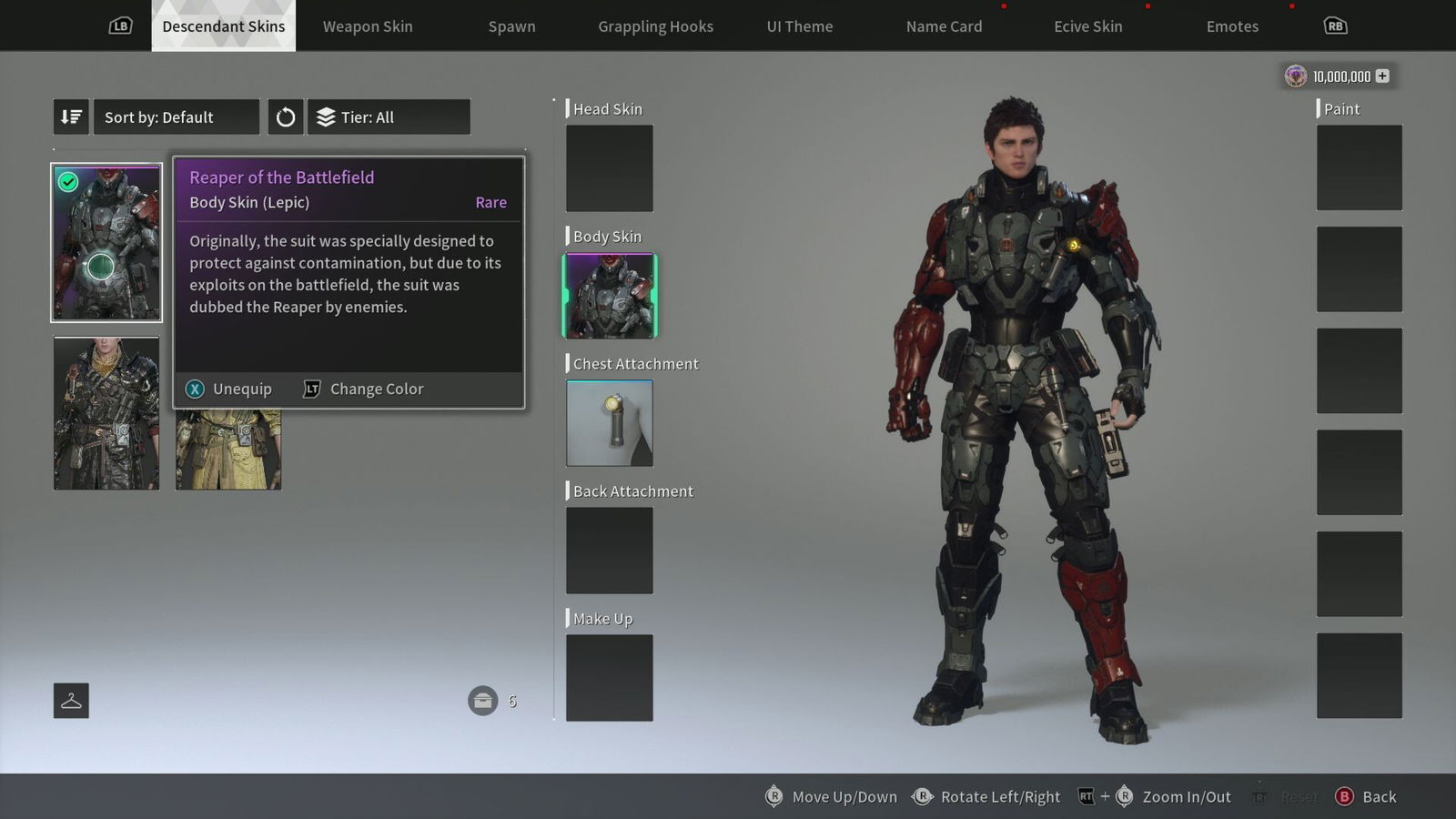The image size is (1456, 819).
Task: Select the UI Theme tab
Action: [799, 26]
